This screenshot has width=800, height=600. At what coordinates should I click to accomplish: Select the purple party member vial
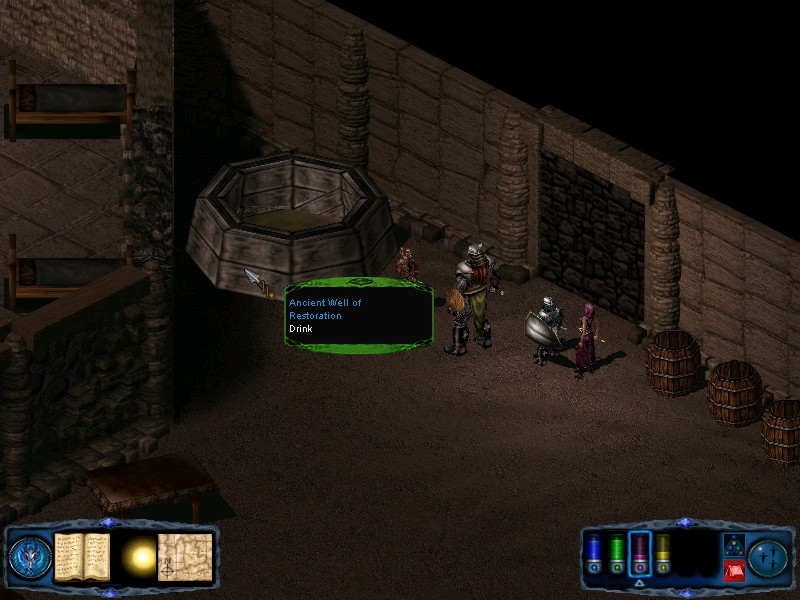click(640, 557)
